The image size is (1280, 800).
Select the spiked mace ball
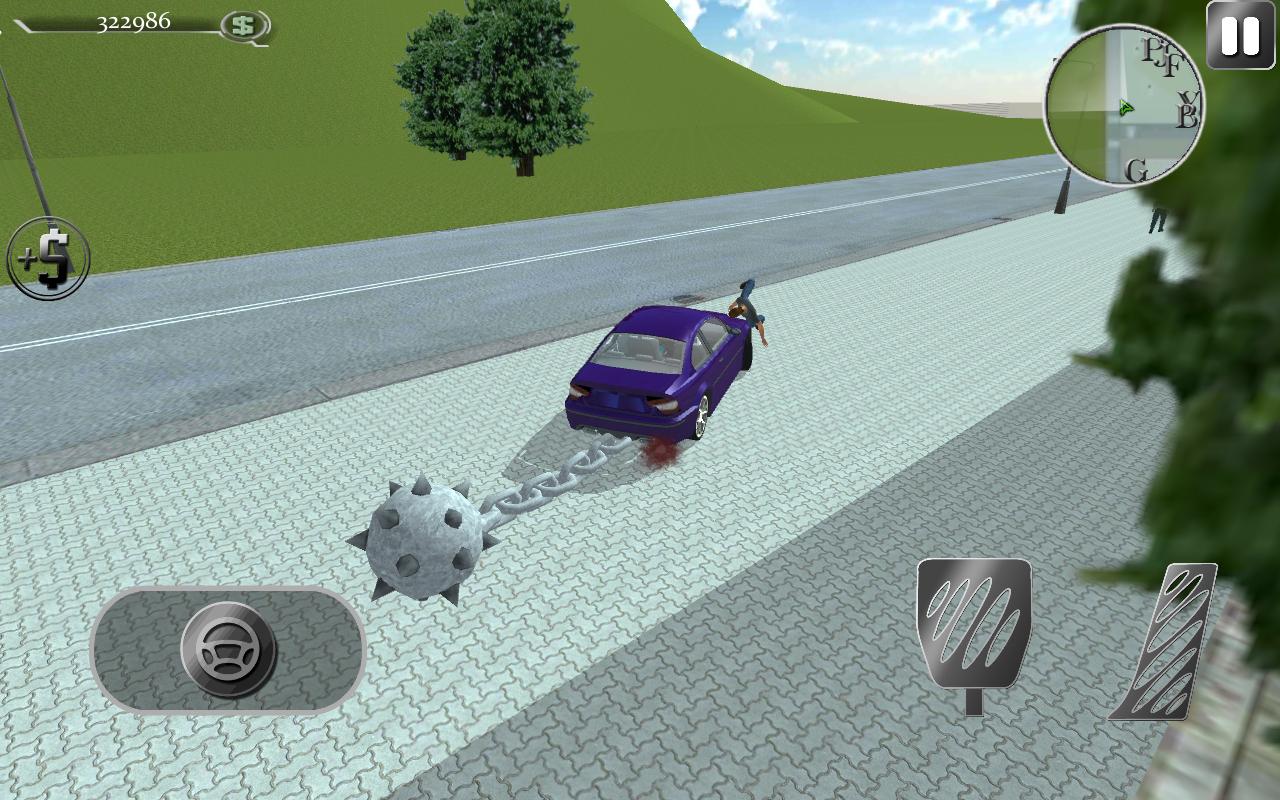tap(425, 540)
